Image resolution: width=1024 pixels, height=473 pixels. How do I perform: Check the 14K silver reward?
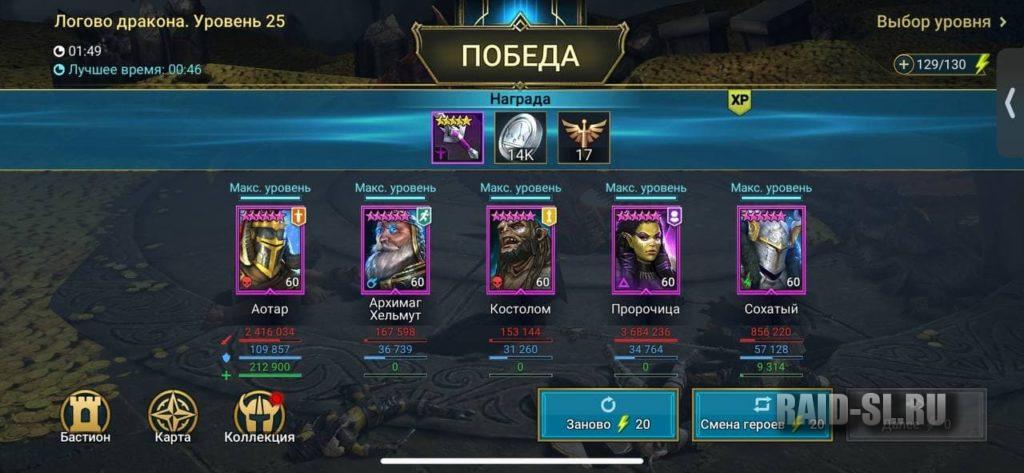click(520, 137)
